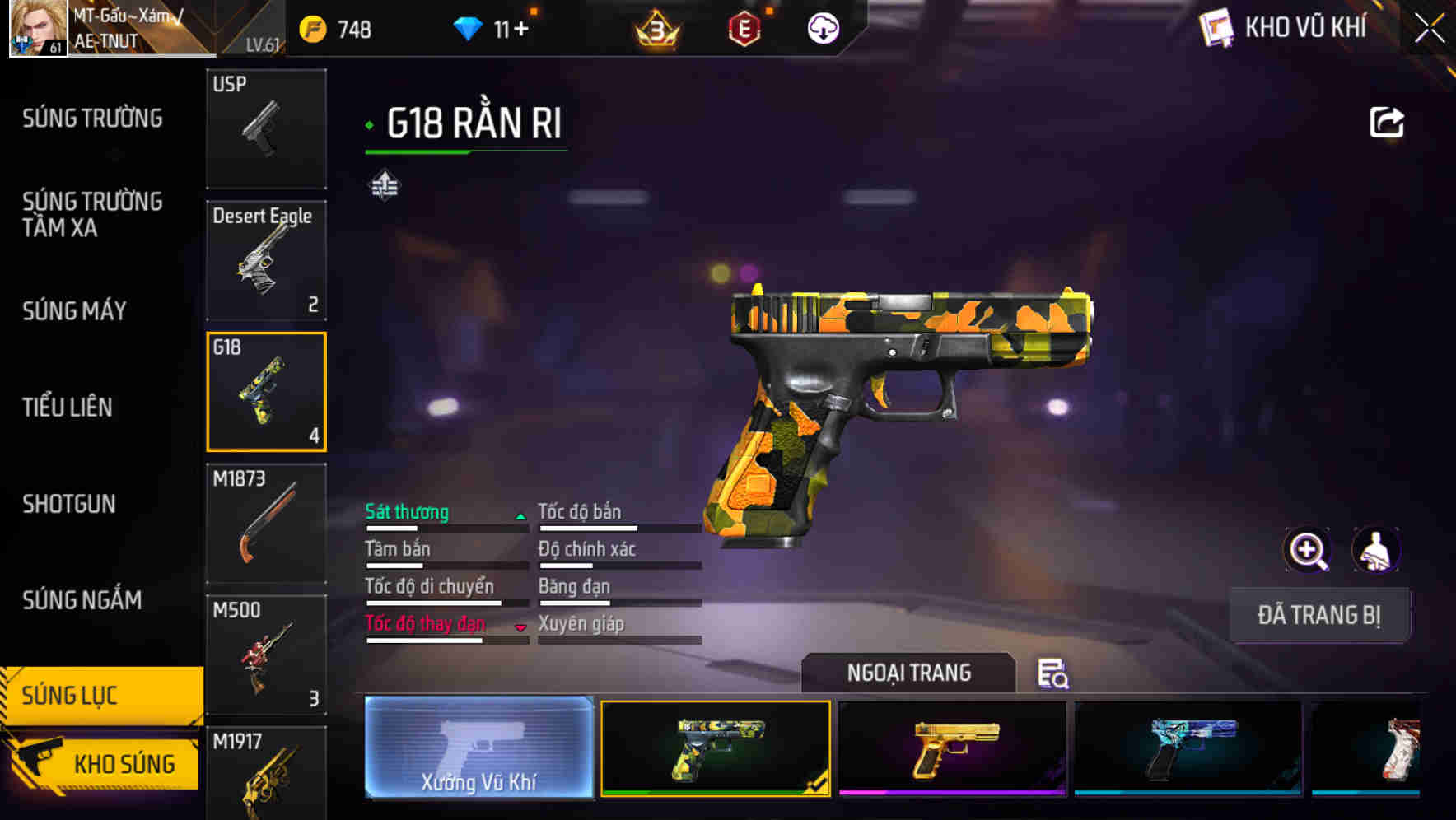The height and width of the screenshot is (820, 1456).
Task: Open the attachment icon under the weapon name
Action: click(385, 185)
